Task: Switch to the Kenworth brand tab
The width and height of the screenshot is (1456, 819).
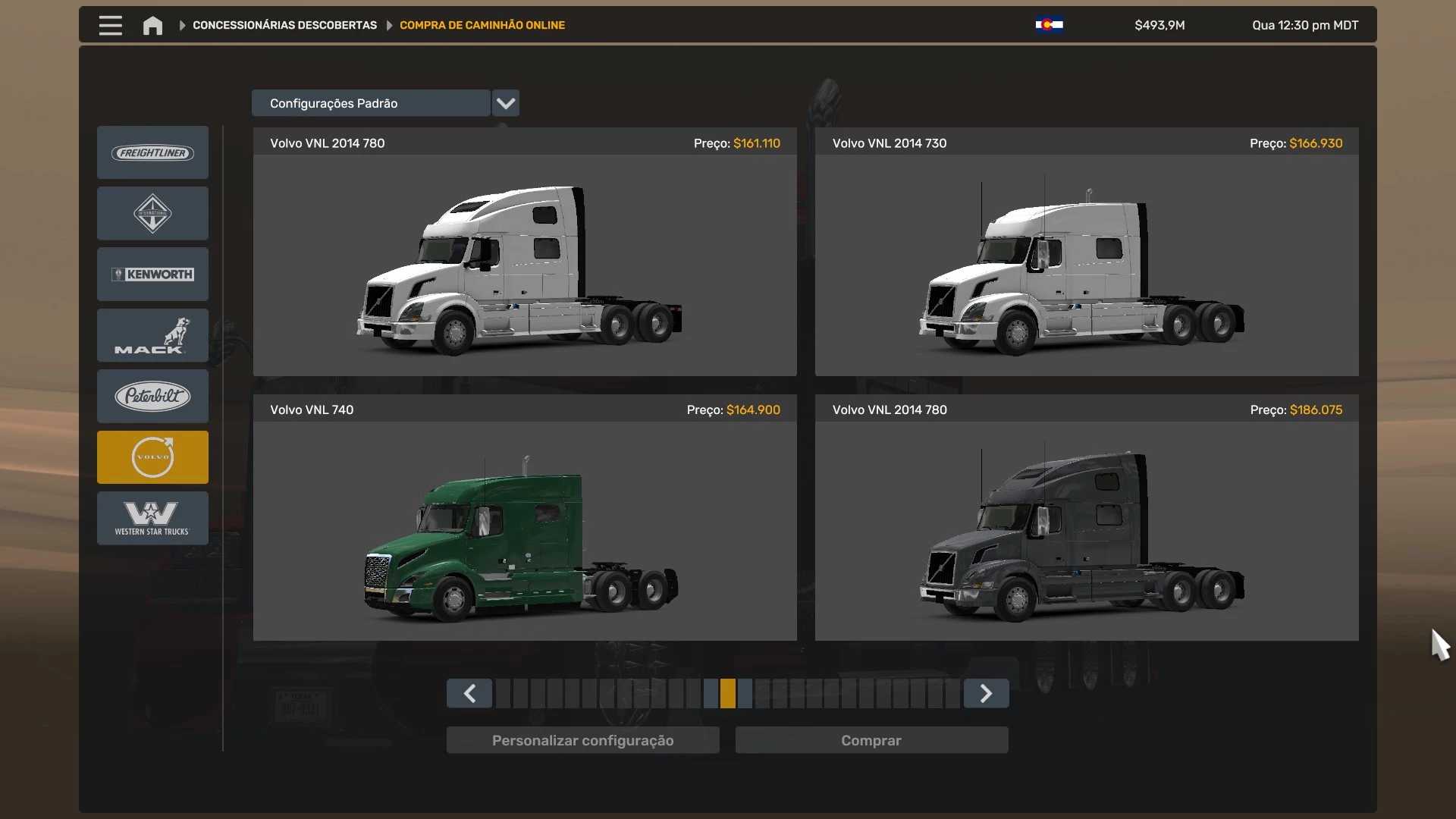Action: click(x=152, y=275)
